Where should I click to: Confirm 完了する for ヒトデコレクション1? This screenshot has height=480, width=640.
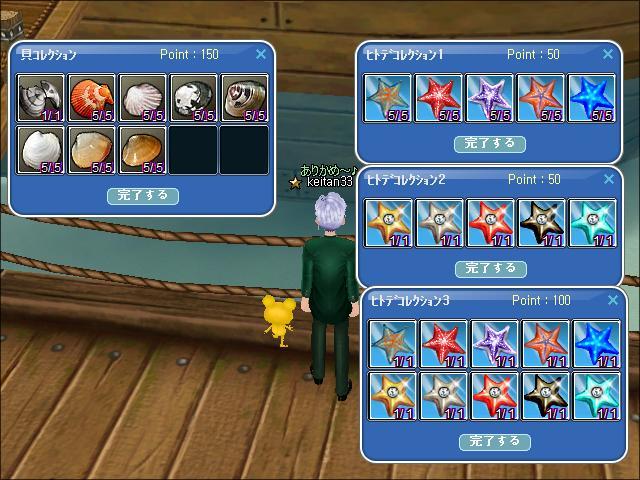[490, 143]
